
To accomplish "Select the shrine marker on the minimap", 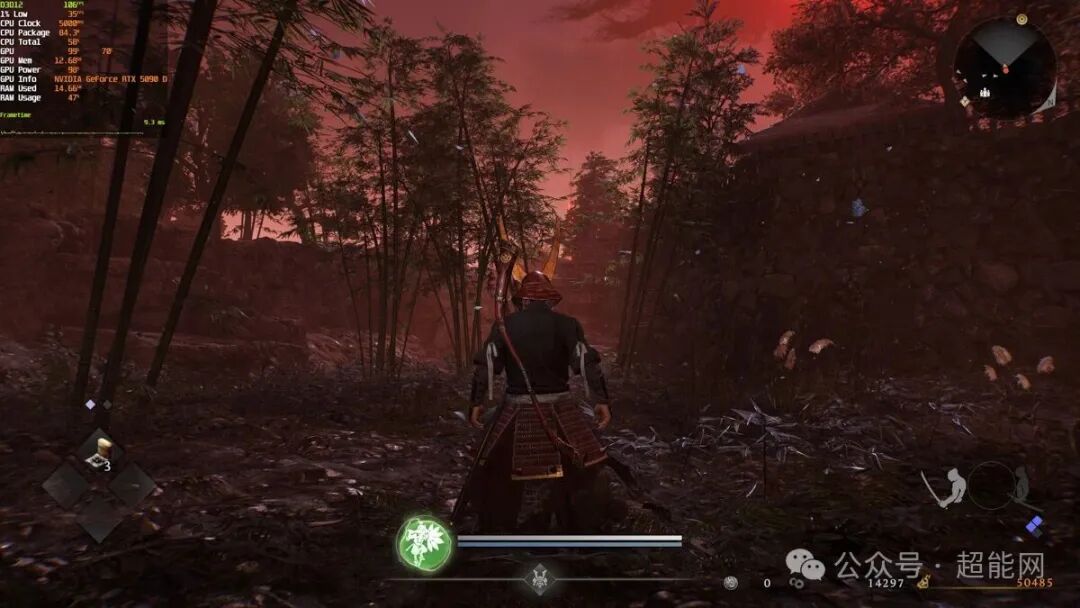I will pyautogui.click(x=985, y=92).
